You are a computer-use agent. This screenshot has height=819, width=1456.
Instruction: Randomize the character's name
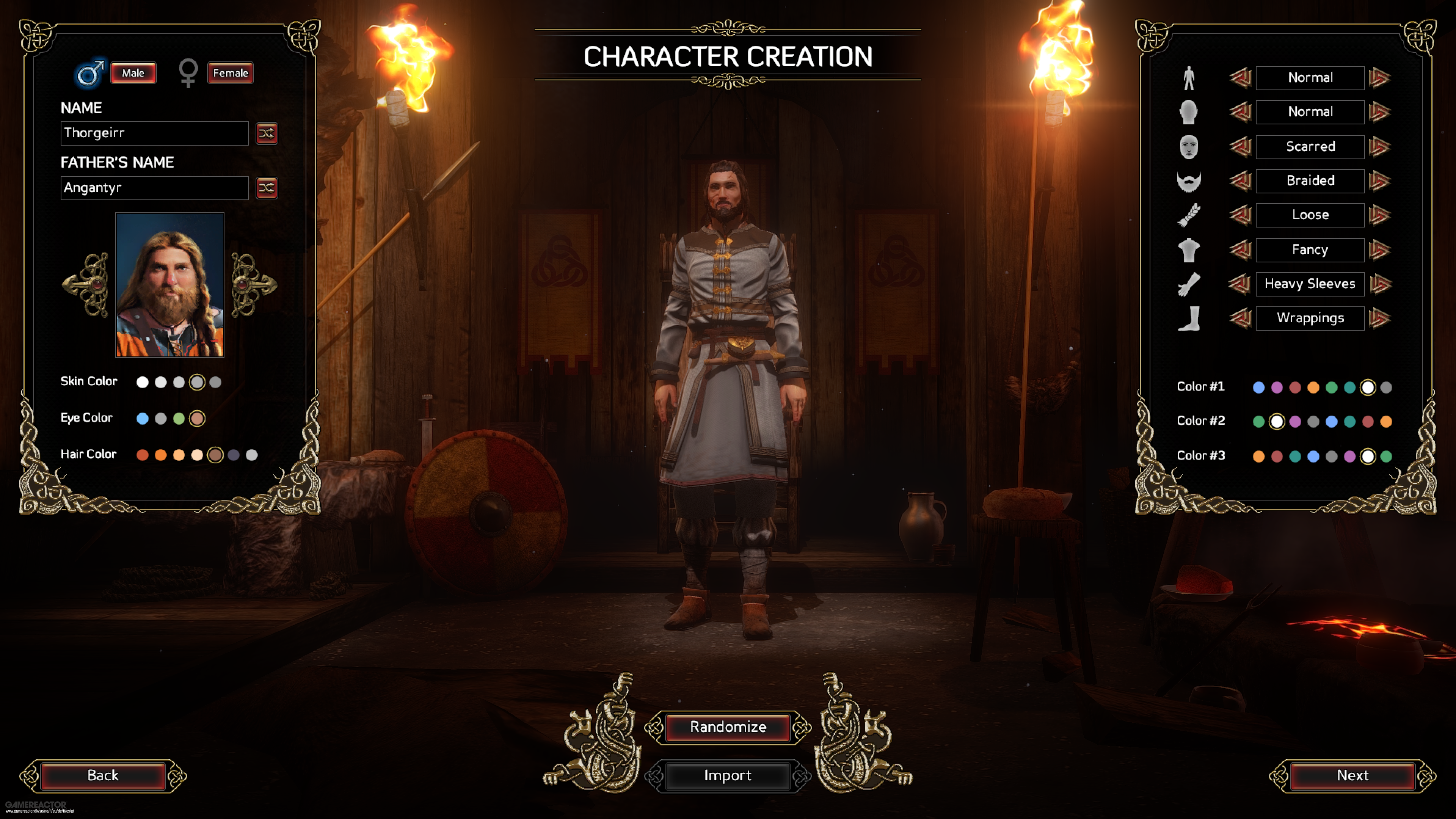(266, 133)
